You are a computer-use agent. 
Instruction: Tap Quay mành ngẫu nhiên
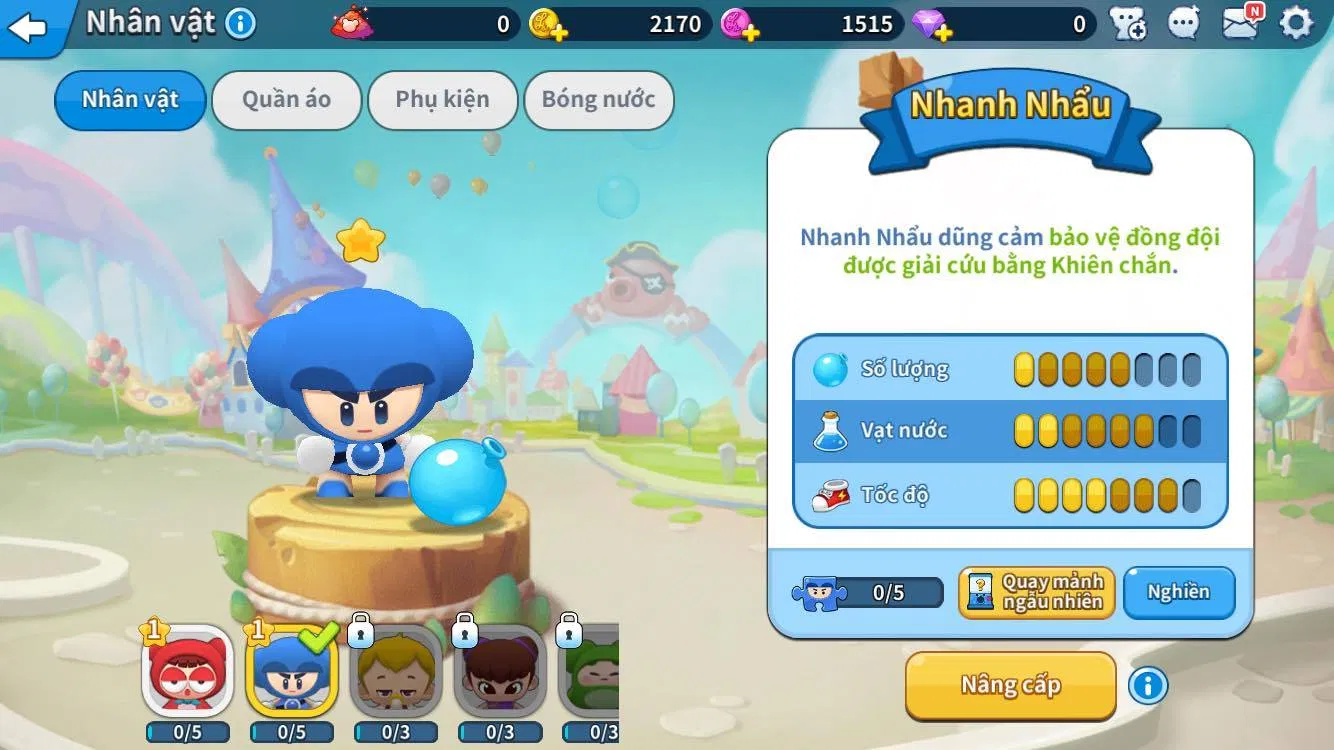click(x=1036, y=592)
